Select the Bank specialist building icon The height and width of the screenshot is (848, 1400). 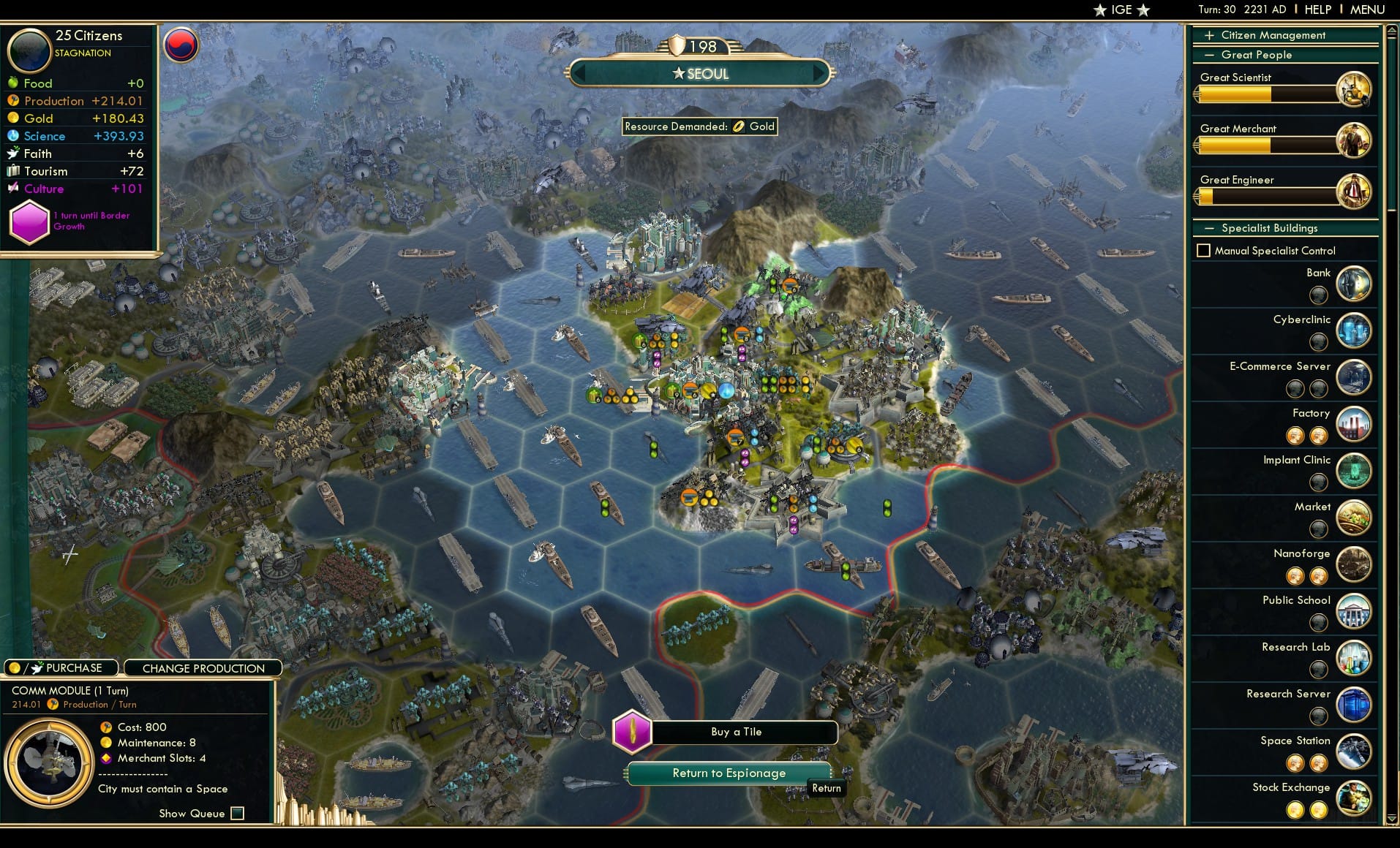[1352, 284]
